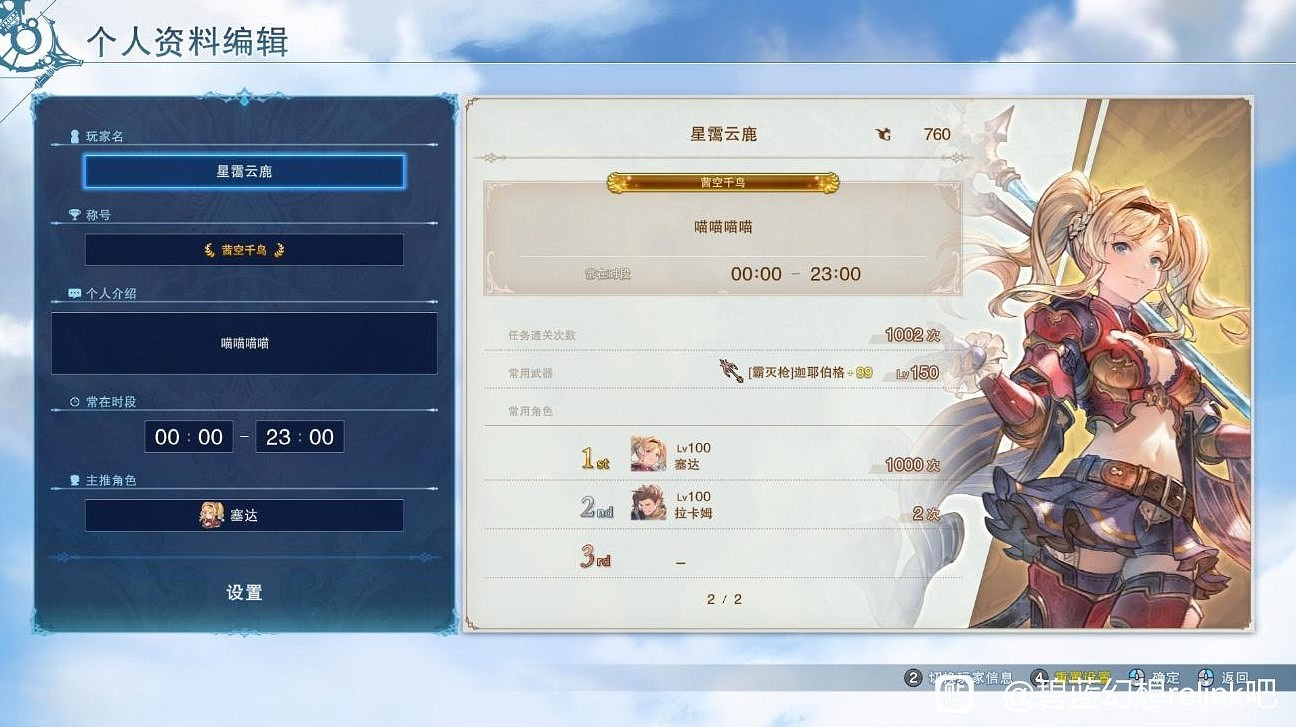
Task: Click 返回 to go back
Action: coord(1236,678)
